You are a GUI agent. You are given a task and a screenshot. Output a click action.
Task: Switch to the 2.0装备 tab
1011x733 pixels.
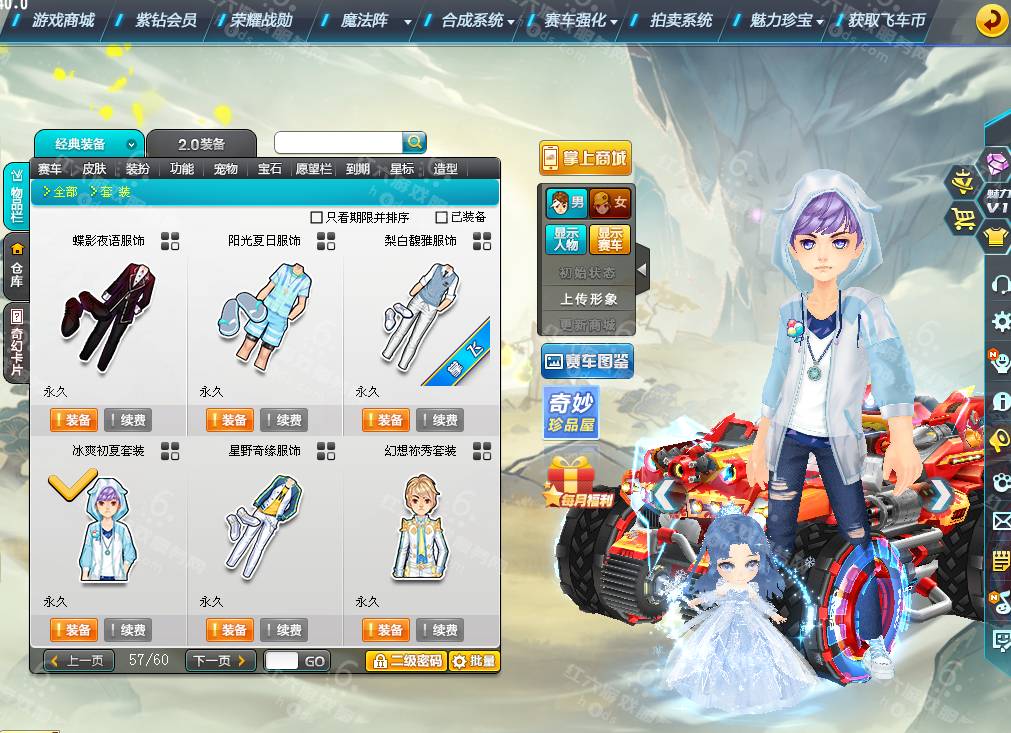pos(201,144)
